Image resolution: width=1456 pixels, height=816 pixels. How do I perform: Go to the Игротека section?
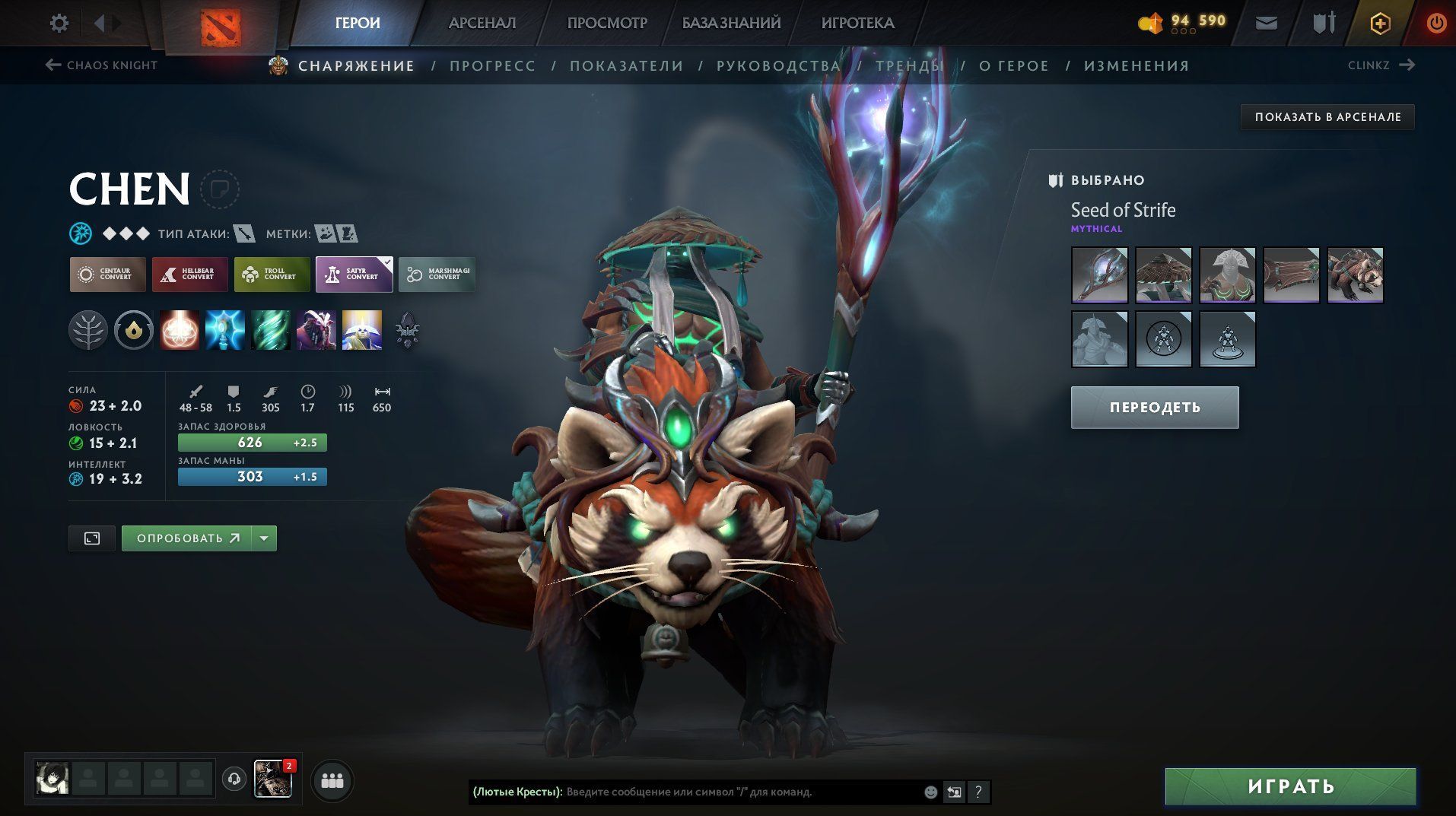pos(857,24)
